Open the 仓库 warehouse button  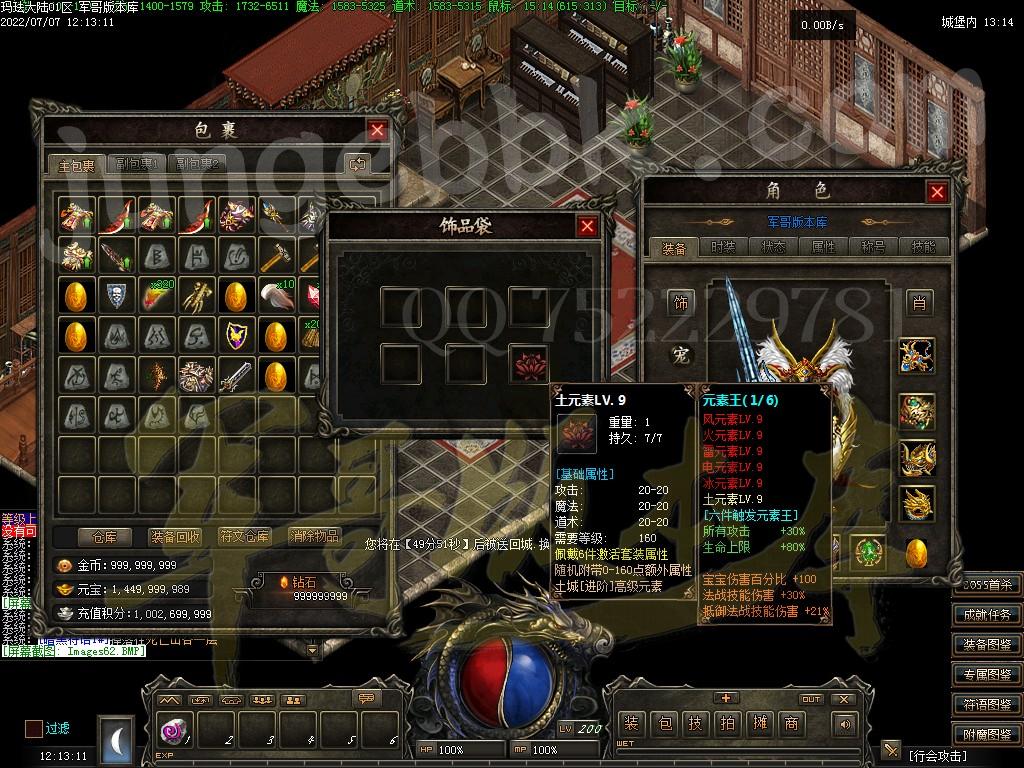[x=104, y=537]
